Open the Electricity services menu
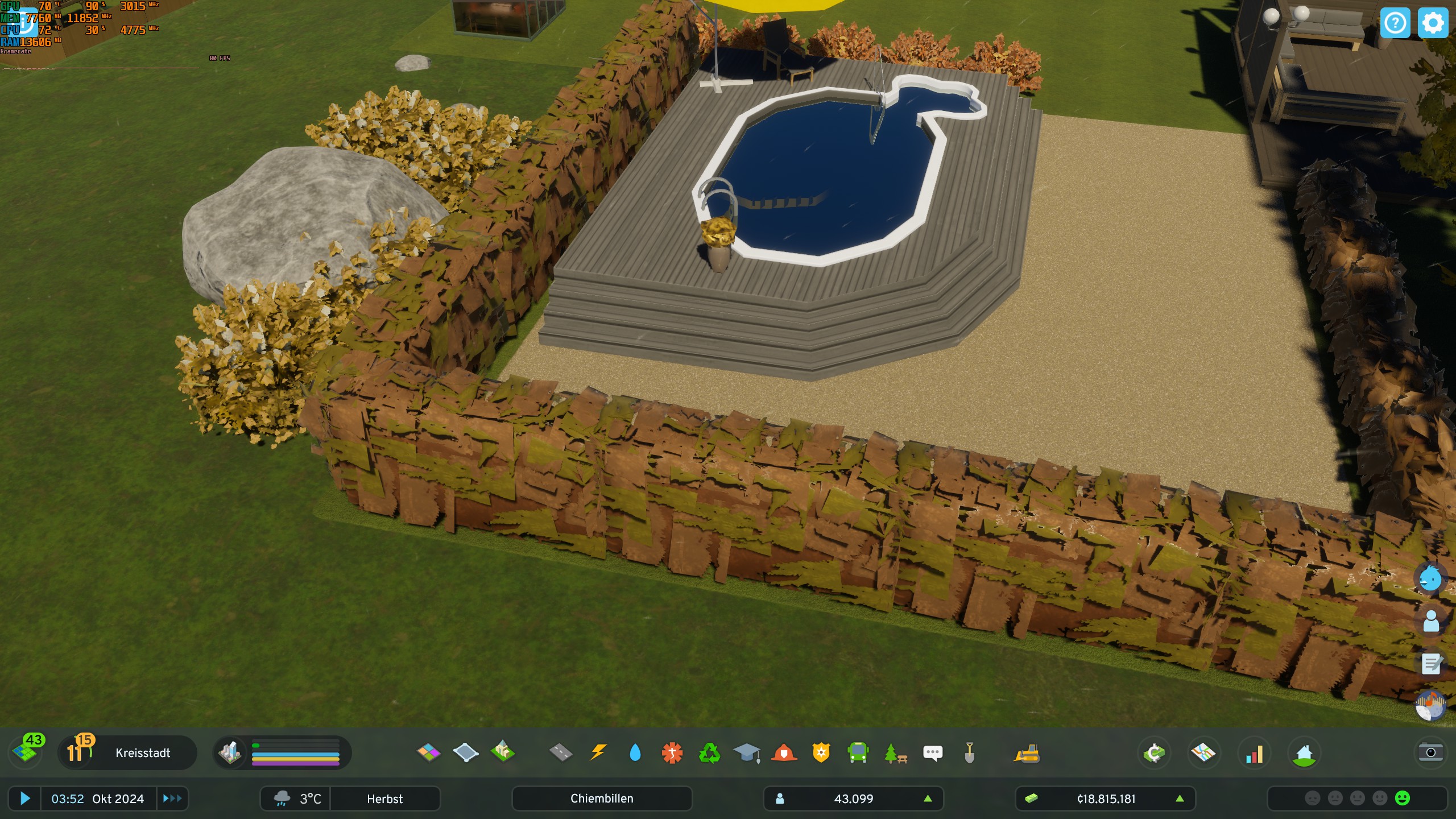 (x=598, y=753)
